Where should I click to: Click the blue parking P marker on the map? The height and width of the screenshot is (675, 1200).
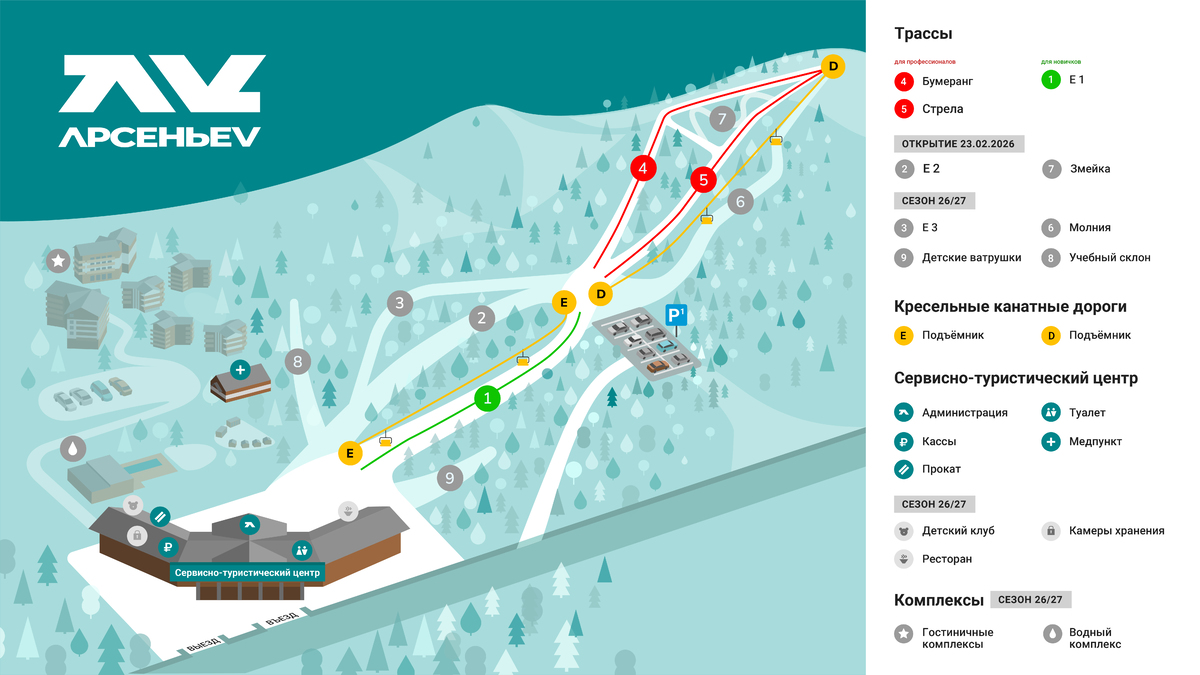(677, 317)
